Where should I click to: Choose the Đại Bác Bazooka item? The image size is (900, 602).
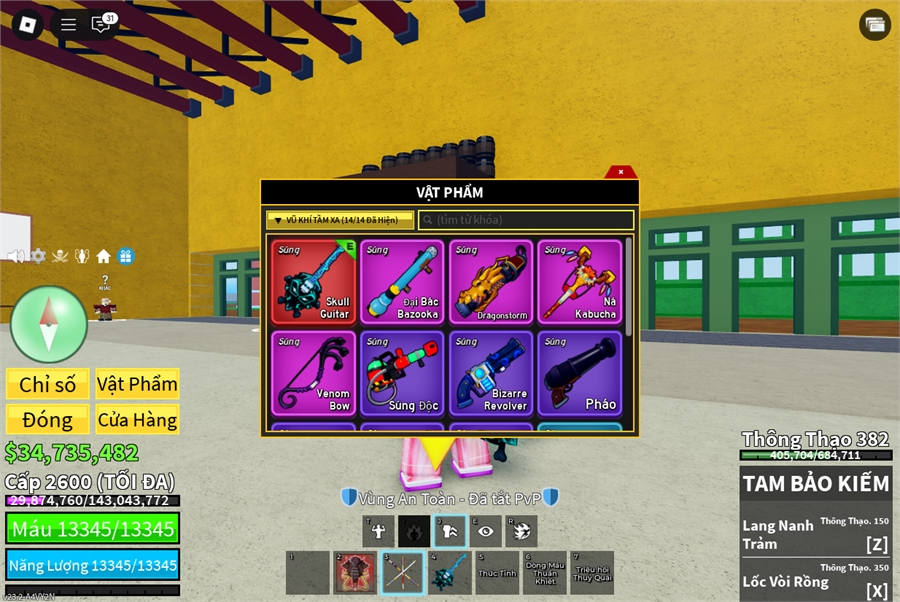click(402, 281)
